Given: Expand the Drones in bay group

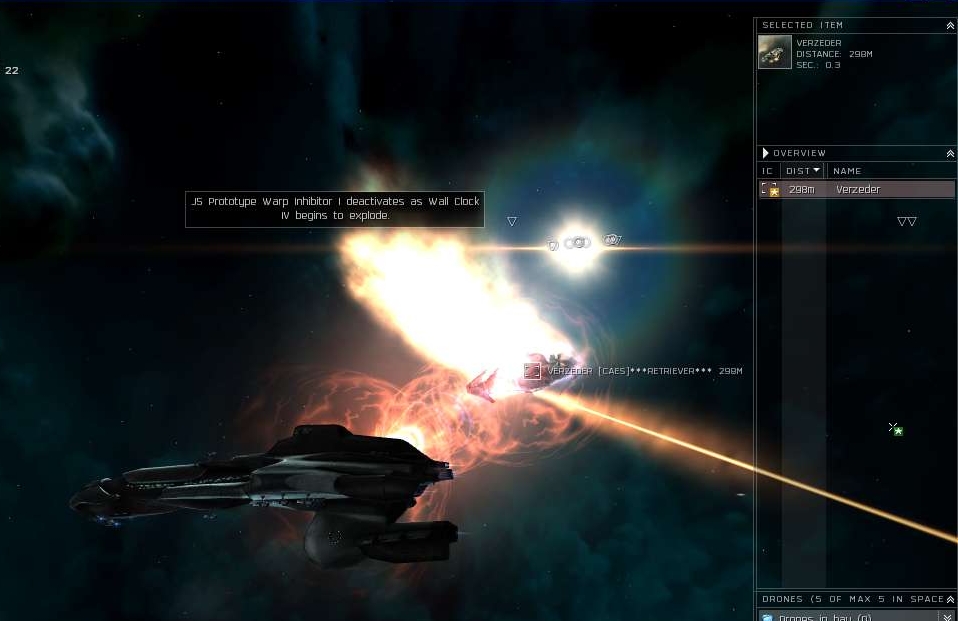Looking at the screenshot, I should (946, 617).
